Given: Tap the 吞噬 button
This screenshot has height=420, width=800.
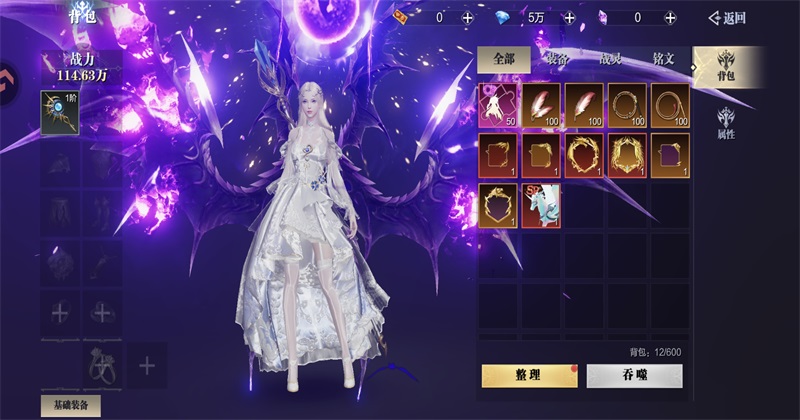Looking at the screenshot, I should 634,376.
